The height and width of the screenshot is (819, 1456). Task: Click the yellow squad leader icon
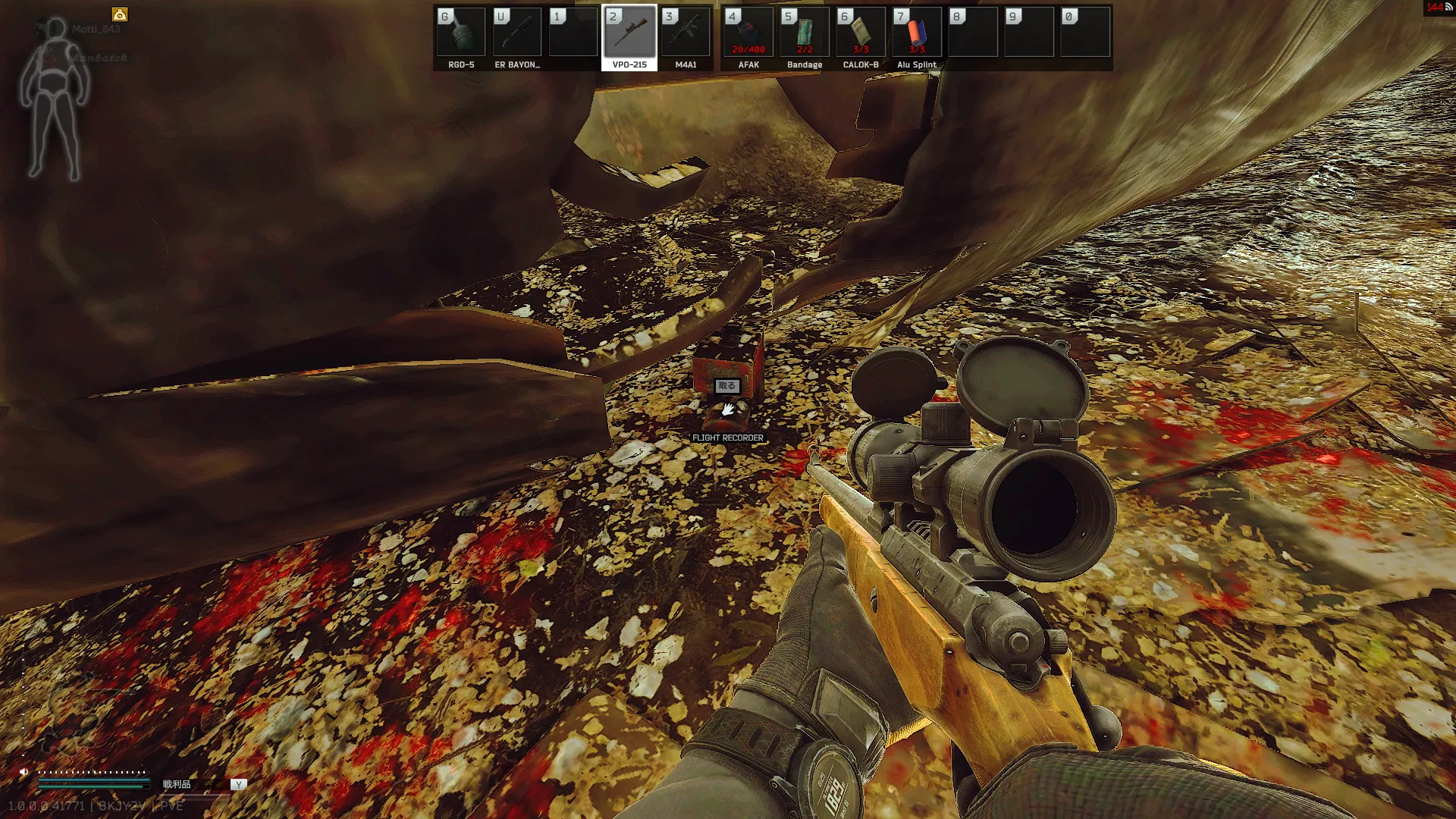pos(120,14)
